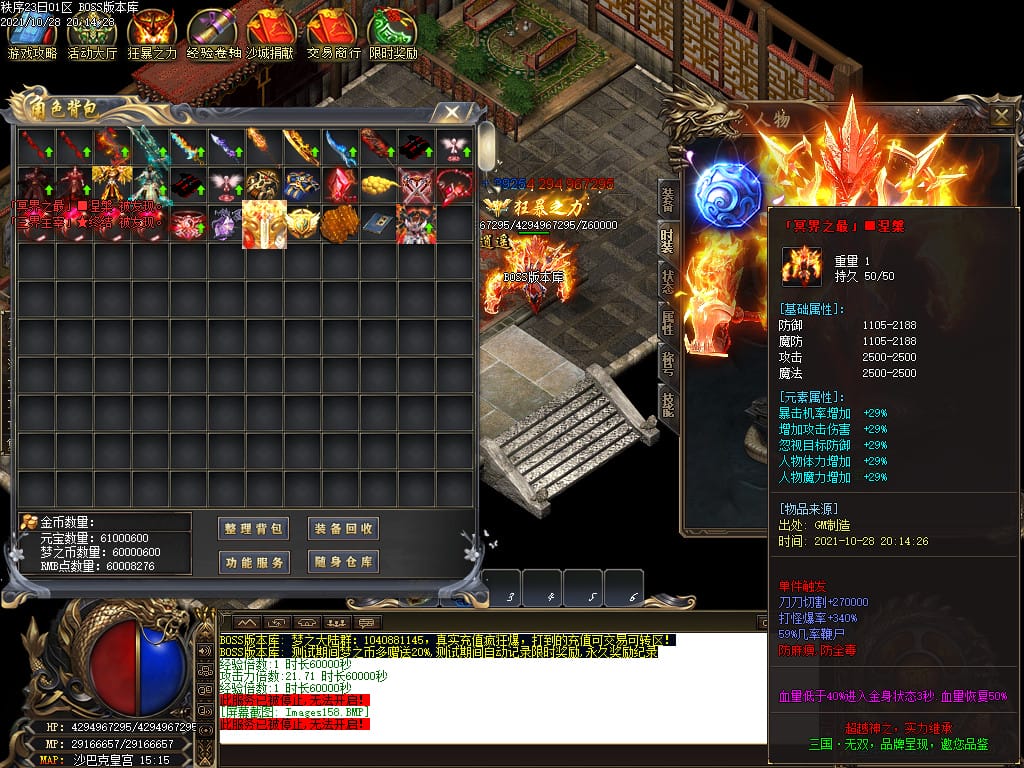Click the 整理背包 sort bag button

point(254,529)
